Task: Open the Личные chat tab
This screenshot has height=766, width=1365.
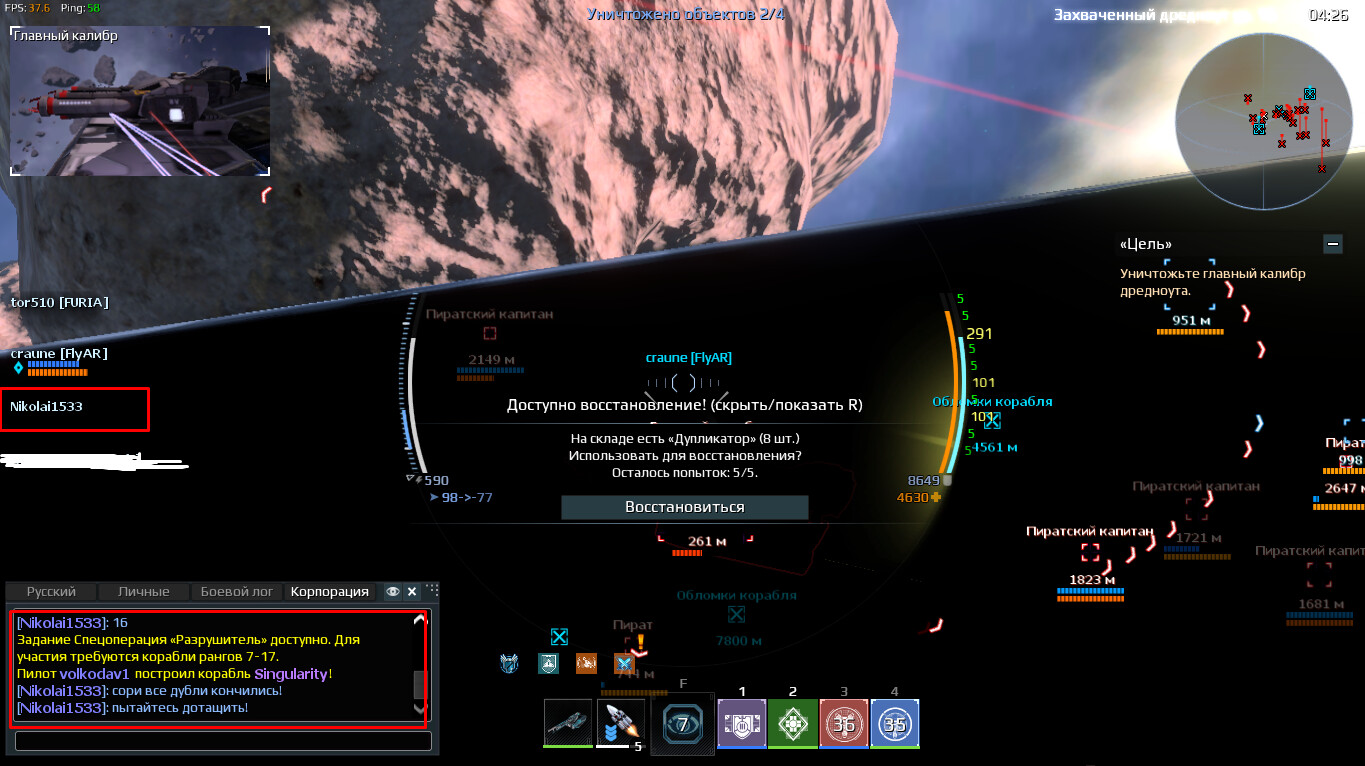Action: click(143, 591)
